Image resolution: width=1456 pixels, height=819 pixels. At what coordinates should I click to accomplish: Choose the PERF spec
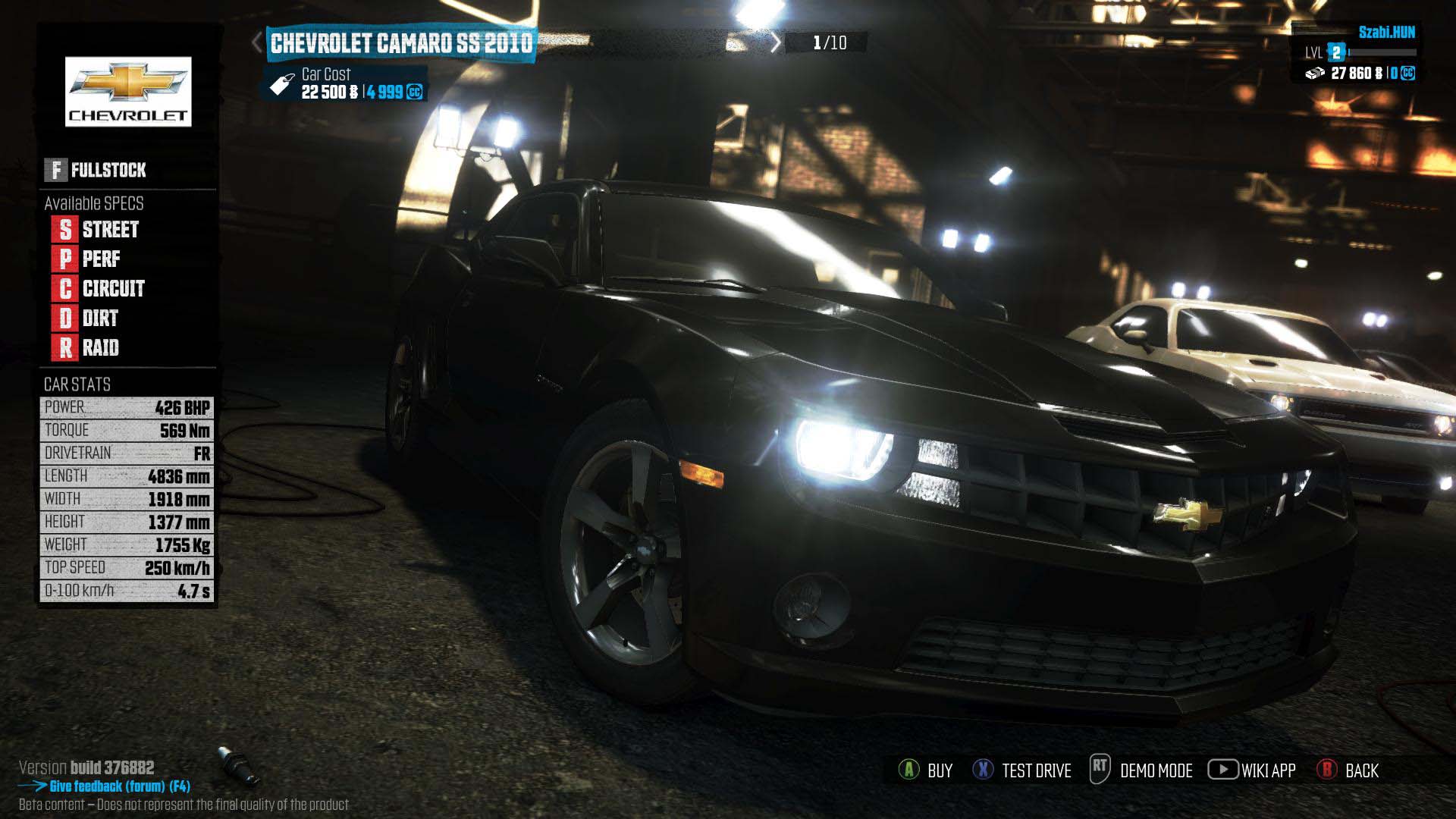click(x=88, y=259)
